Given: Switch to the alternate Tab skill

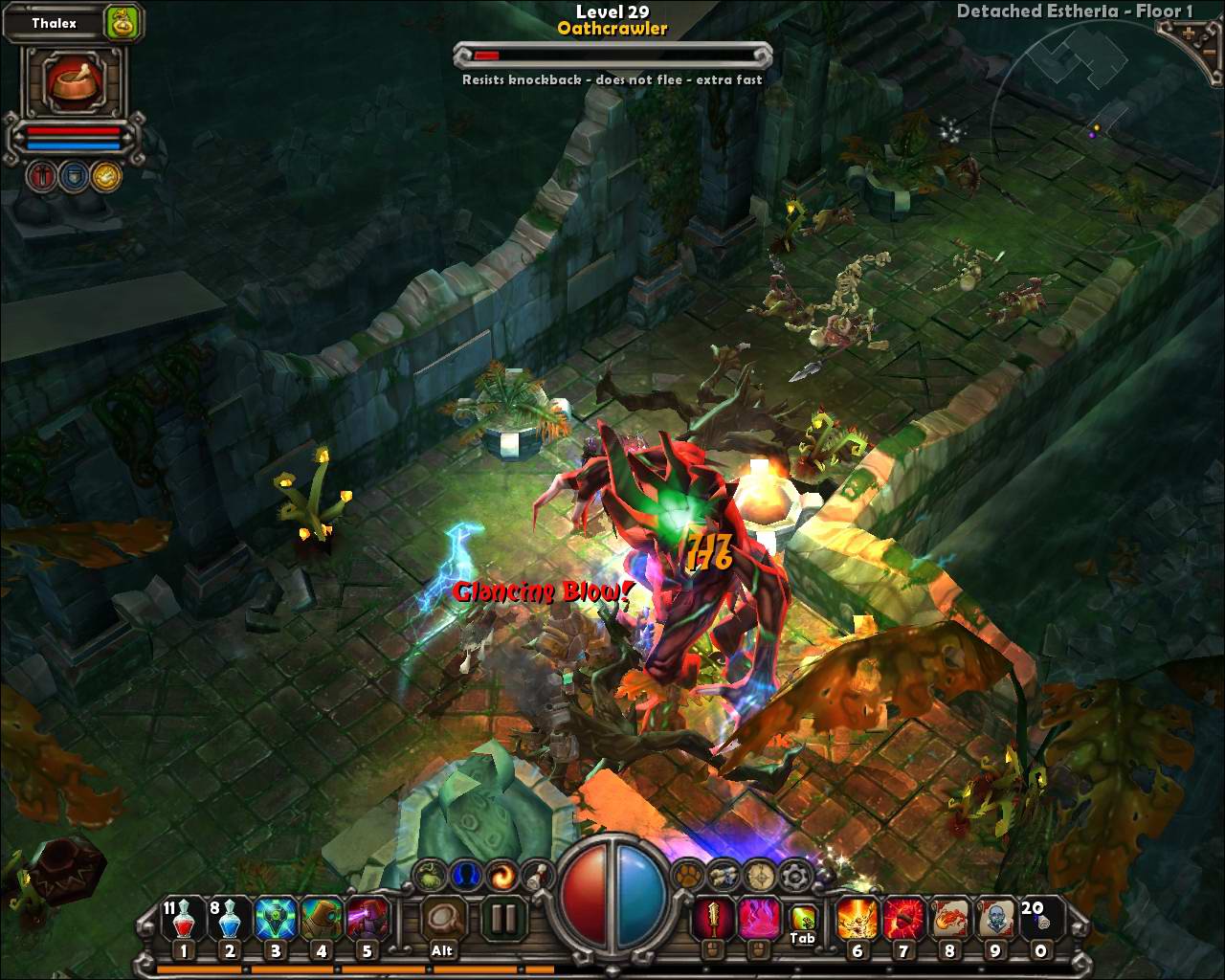Looking at the screenshot, I should click(802, 920).
